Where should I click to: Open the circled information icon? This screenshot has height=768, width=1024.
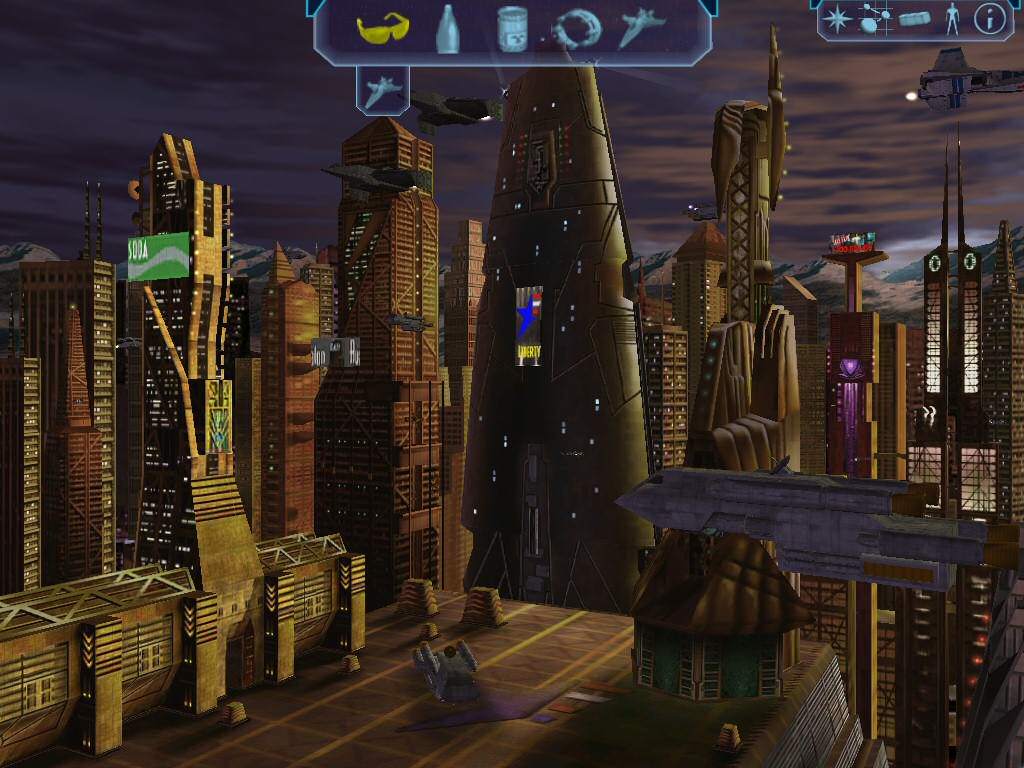click(988, 19)
